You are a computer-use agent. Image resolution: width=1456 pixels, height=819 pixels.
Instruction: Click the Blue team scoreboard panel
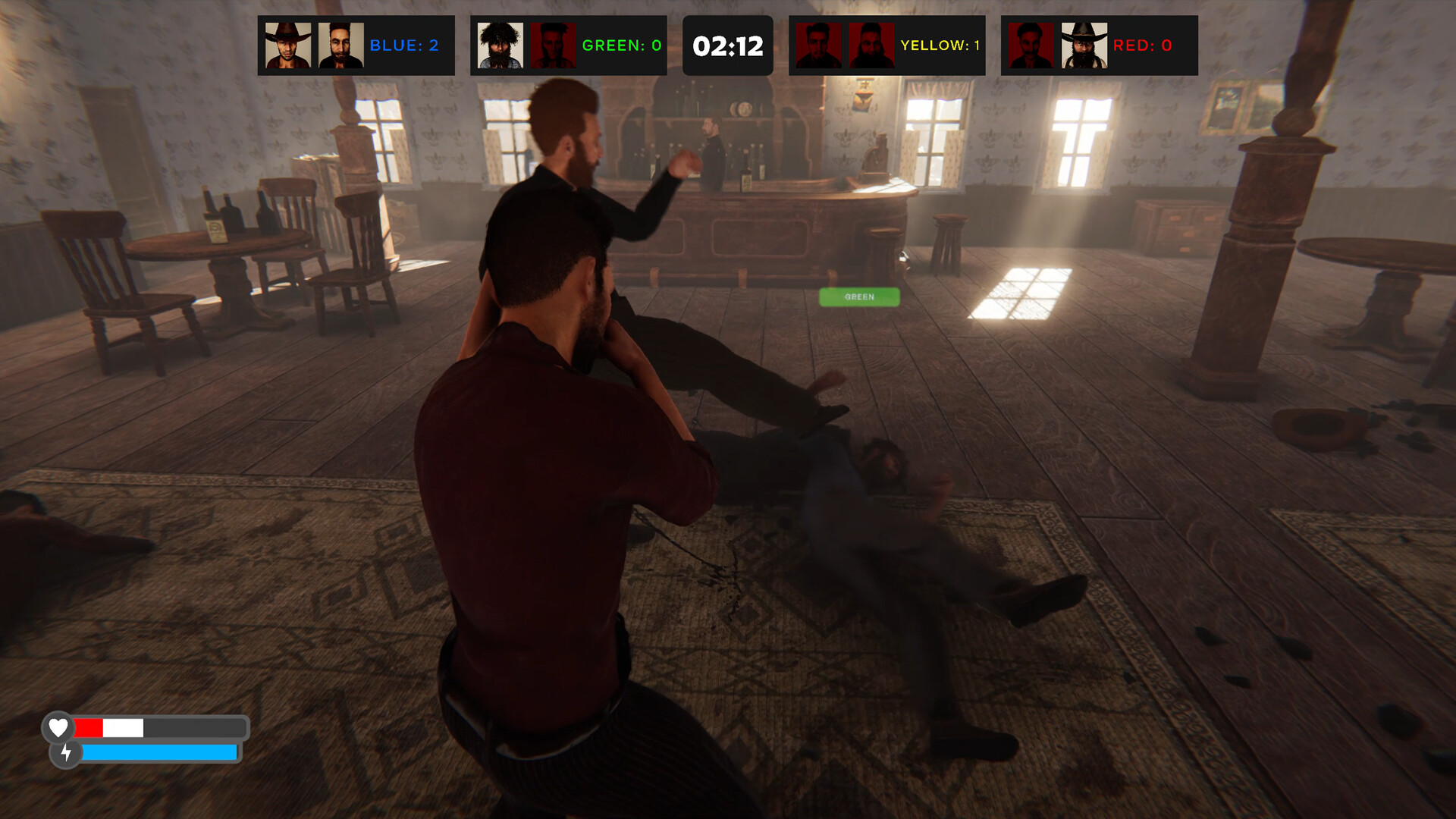(x=355, y=45)
